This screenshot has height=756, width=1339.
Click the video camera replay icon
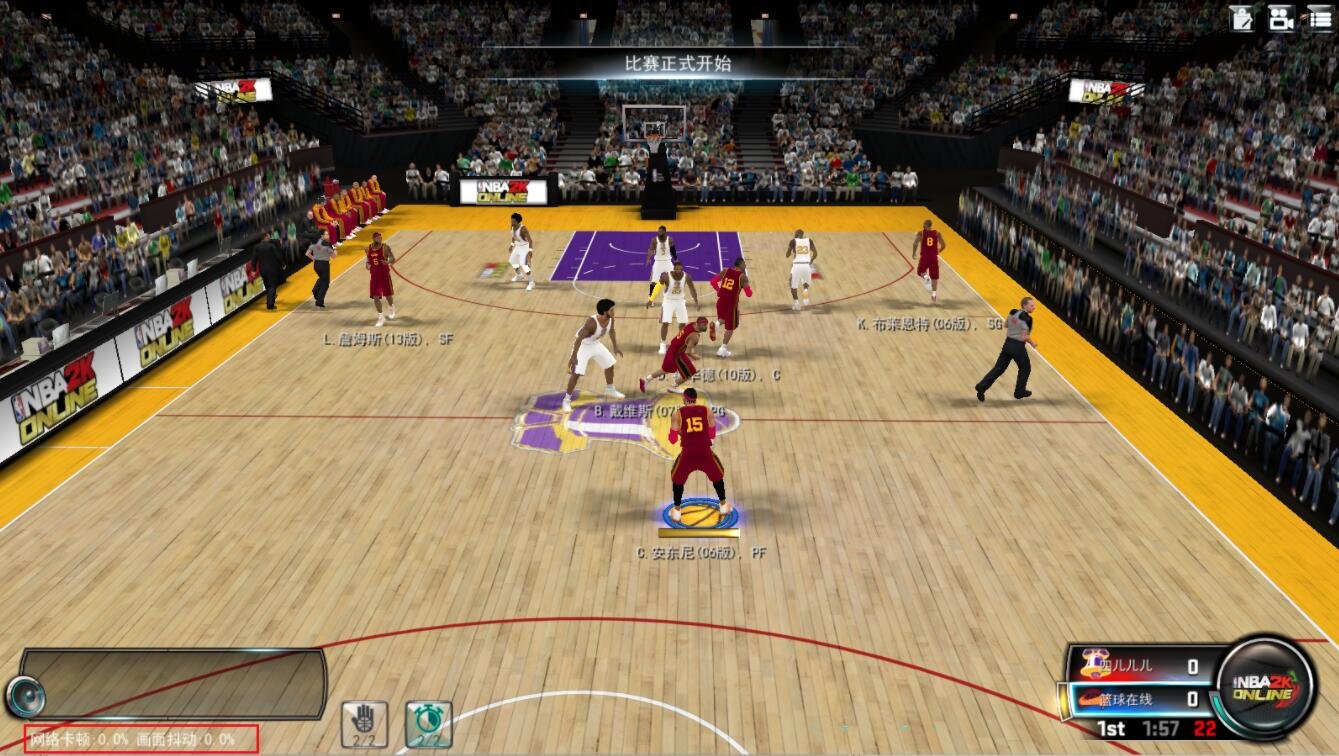pyautogui.click(x=1280, y=17)
